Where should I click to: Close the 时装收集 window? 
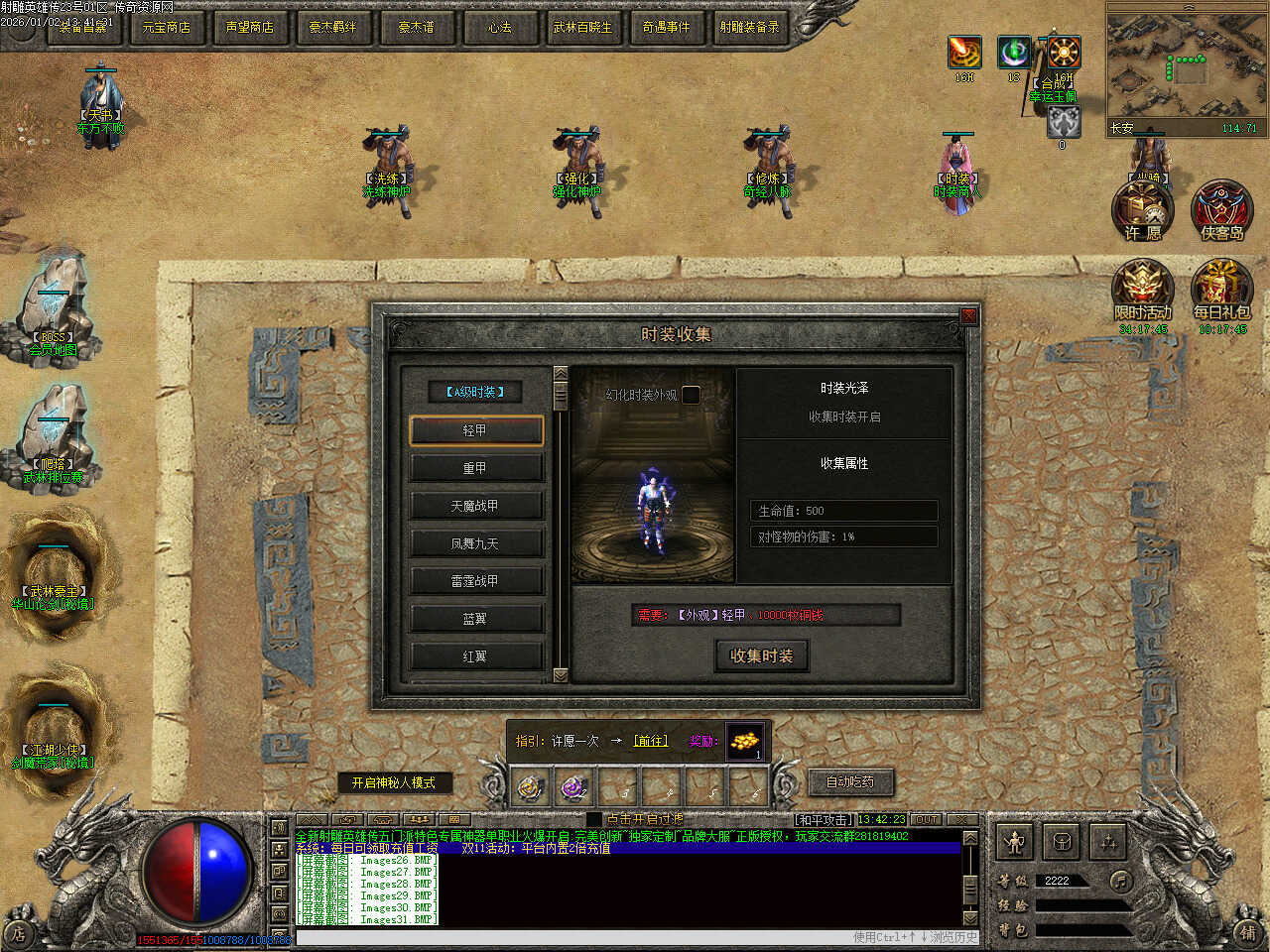pos(968,315)
